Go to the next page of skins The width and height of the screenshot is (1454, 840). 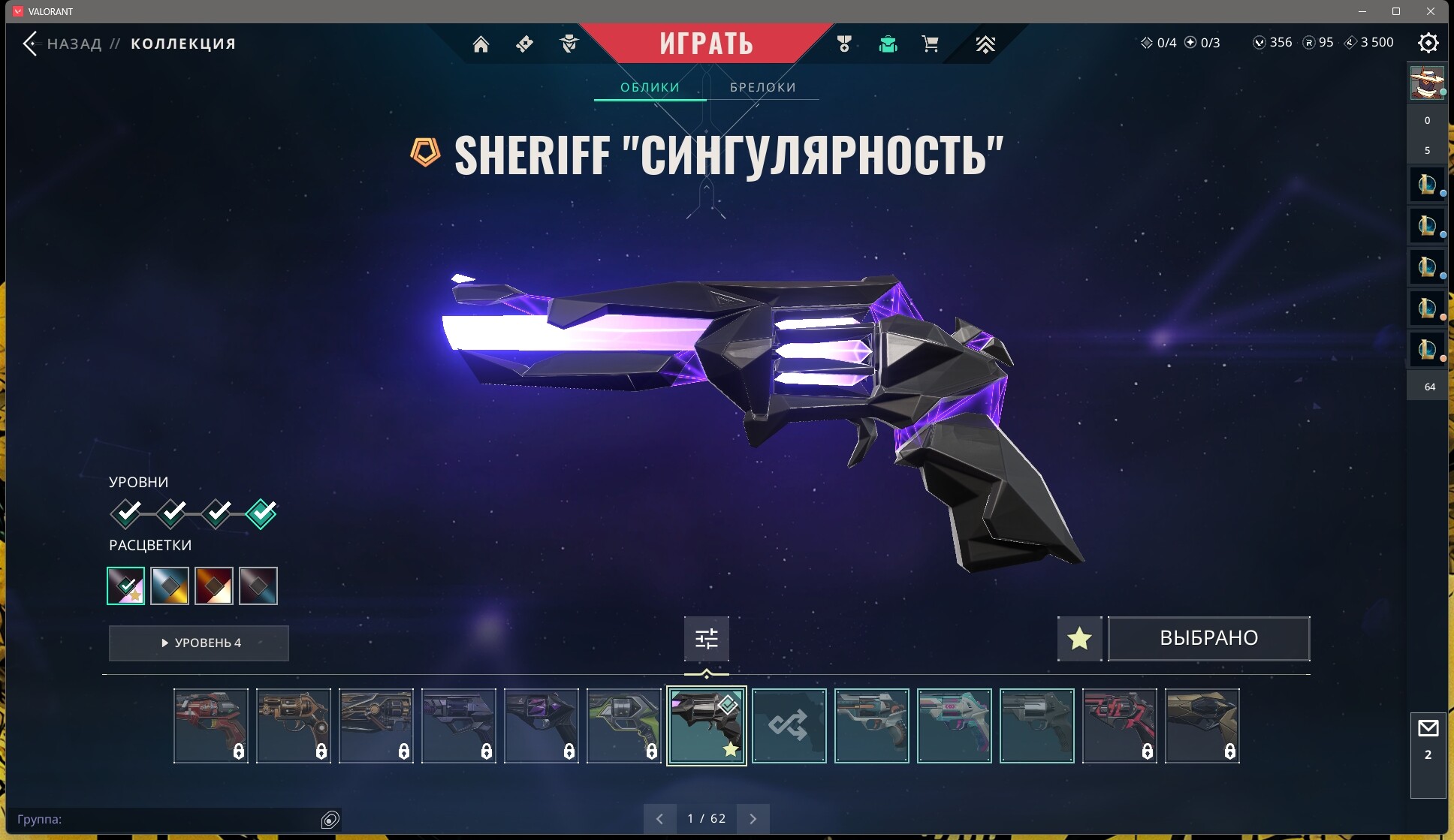tap(753, 817)
